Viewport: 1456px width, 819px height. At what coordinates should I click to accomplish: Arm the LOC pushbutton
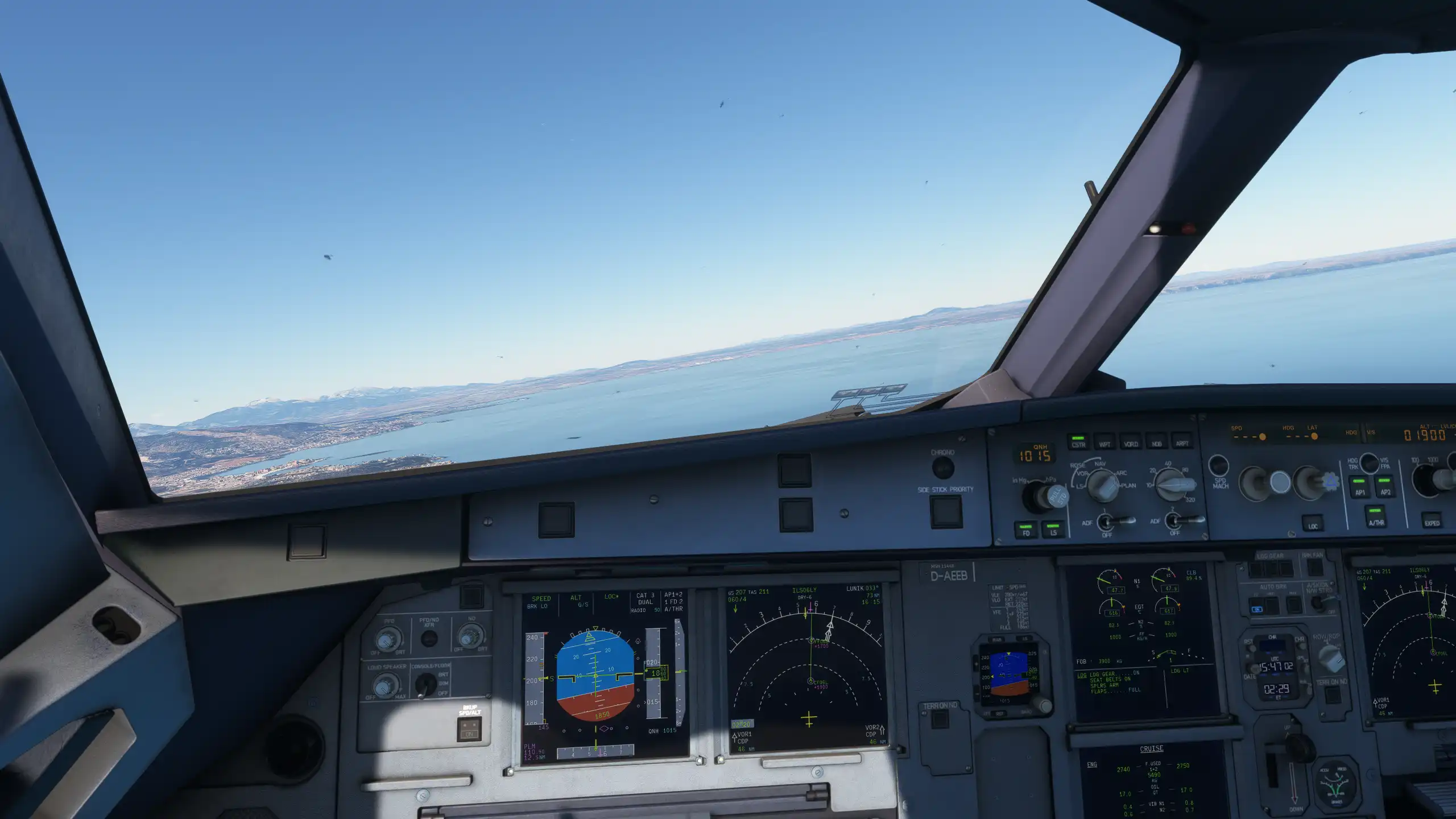[x=1313, y=524]
